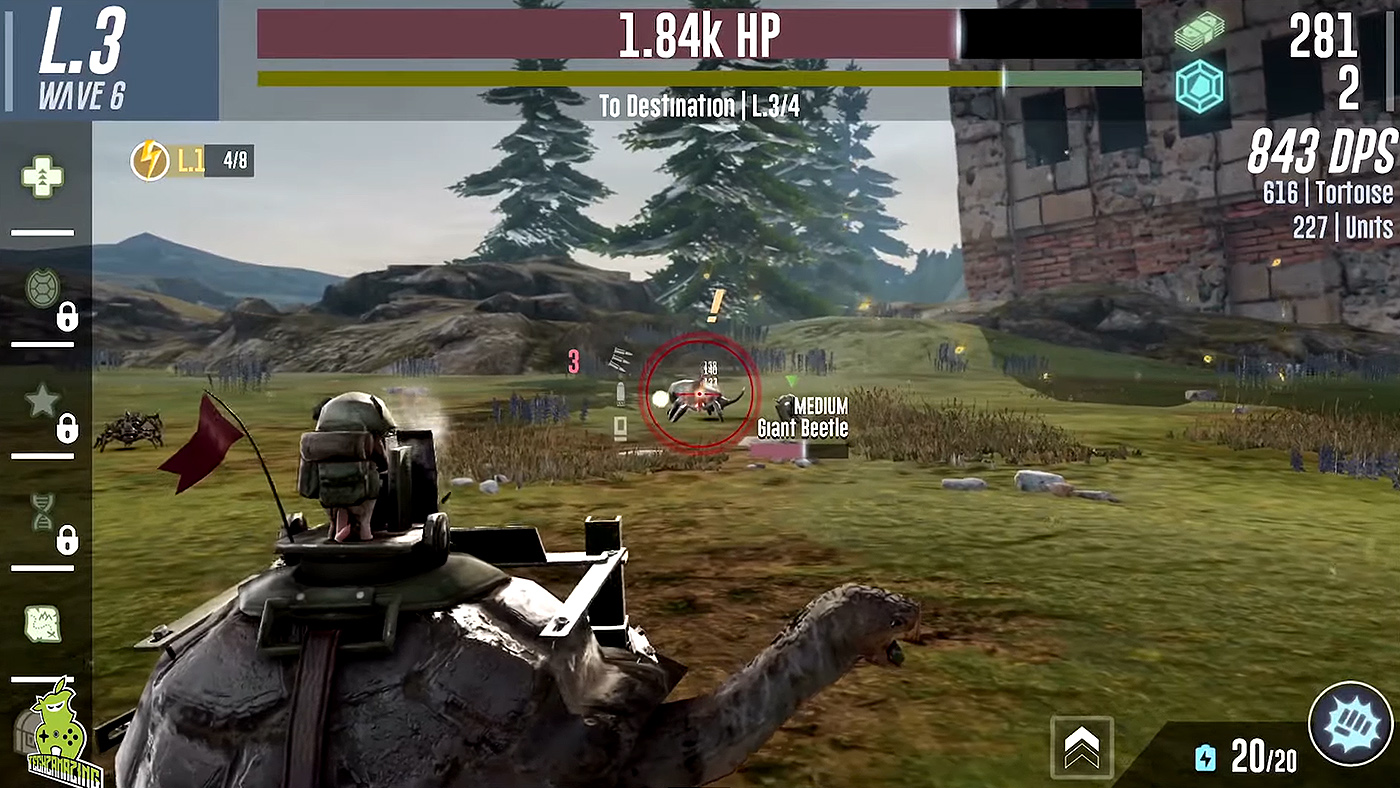Select the health upgrade plus icon
The image size is (1400, 788).
pyautogui.click(x=42, y=178)
